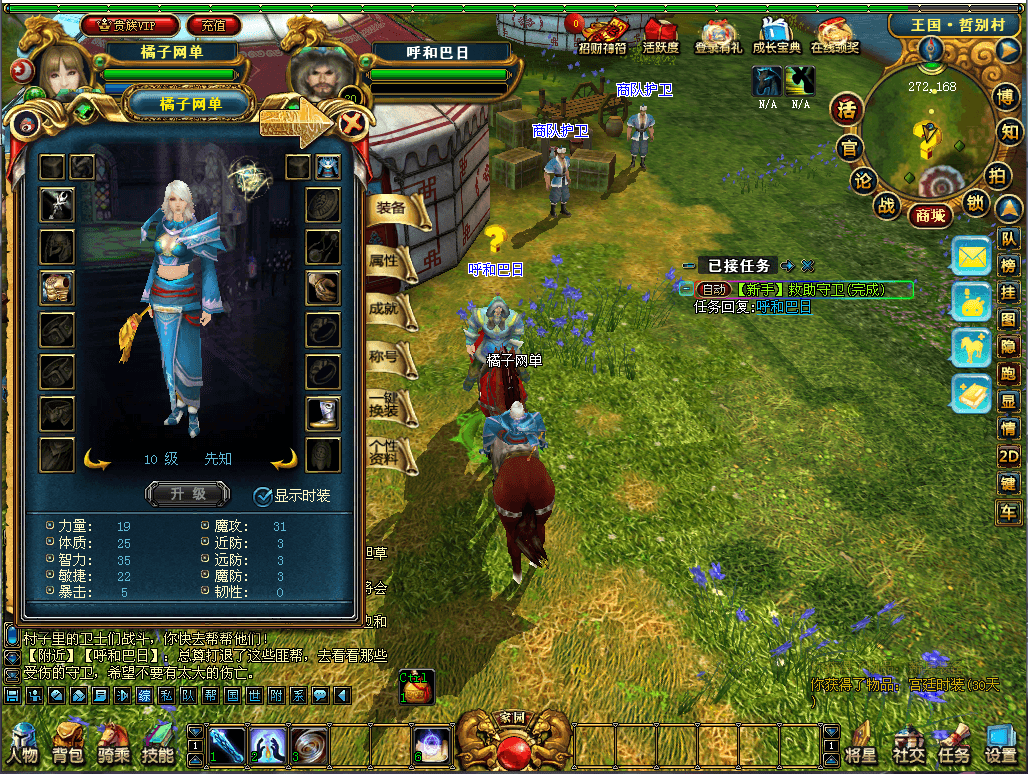Close the 已接任务 quest tracker

[808, 266]
